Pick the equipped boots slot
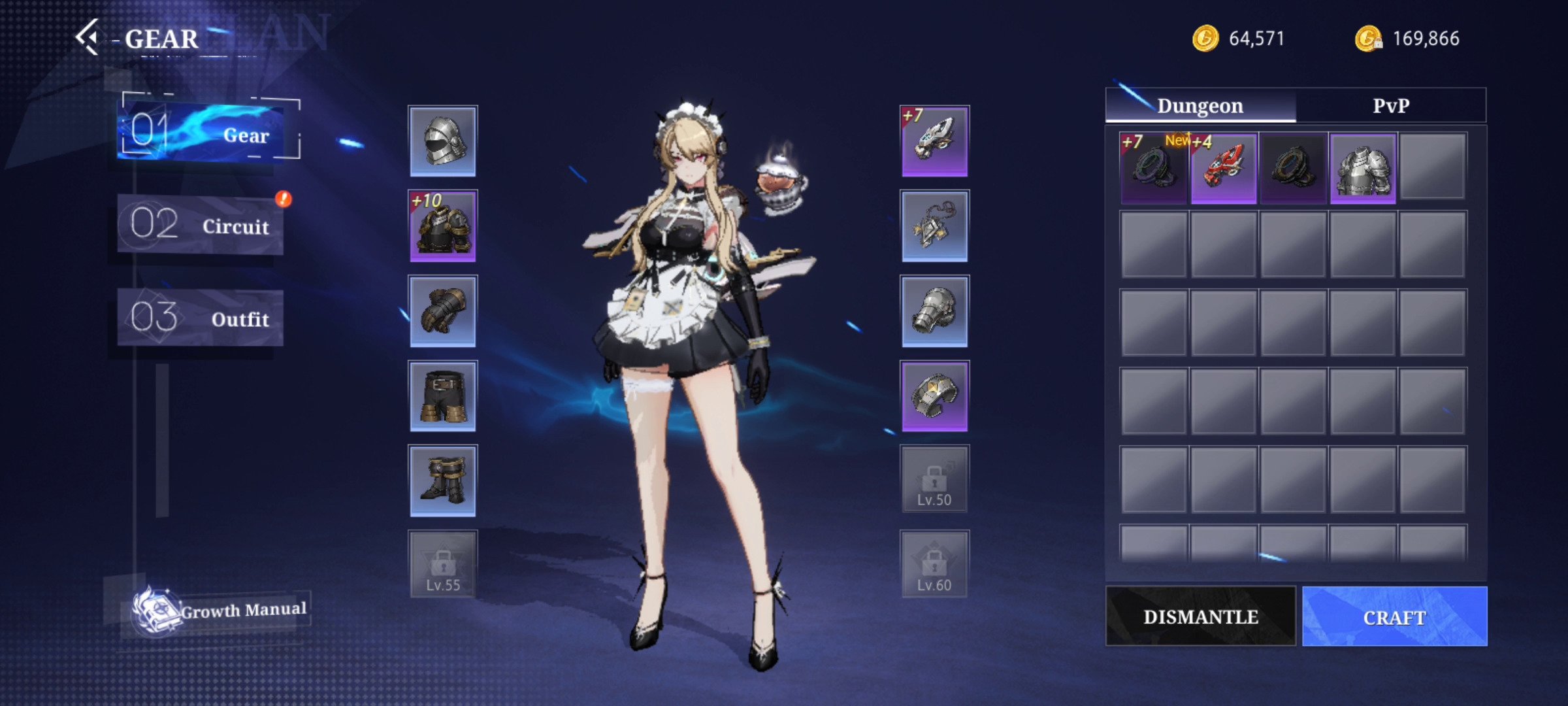 443,481
